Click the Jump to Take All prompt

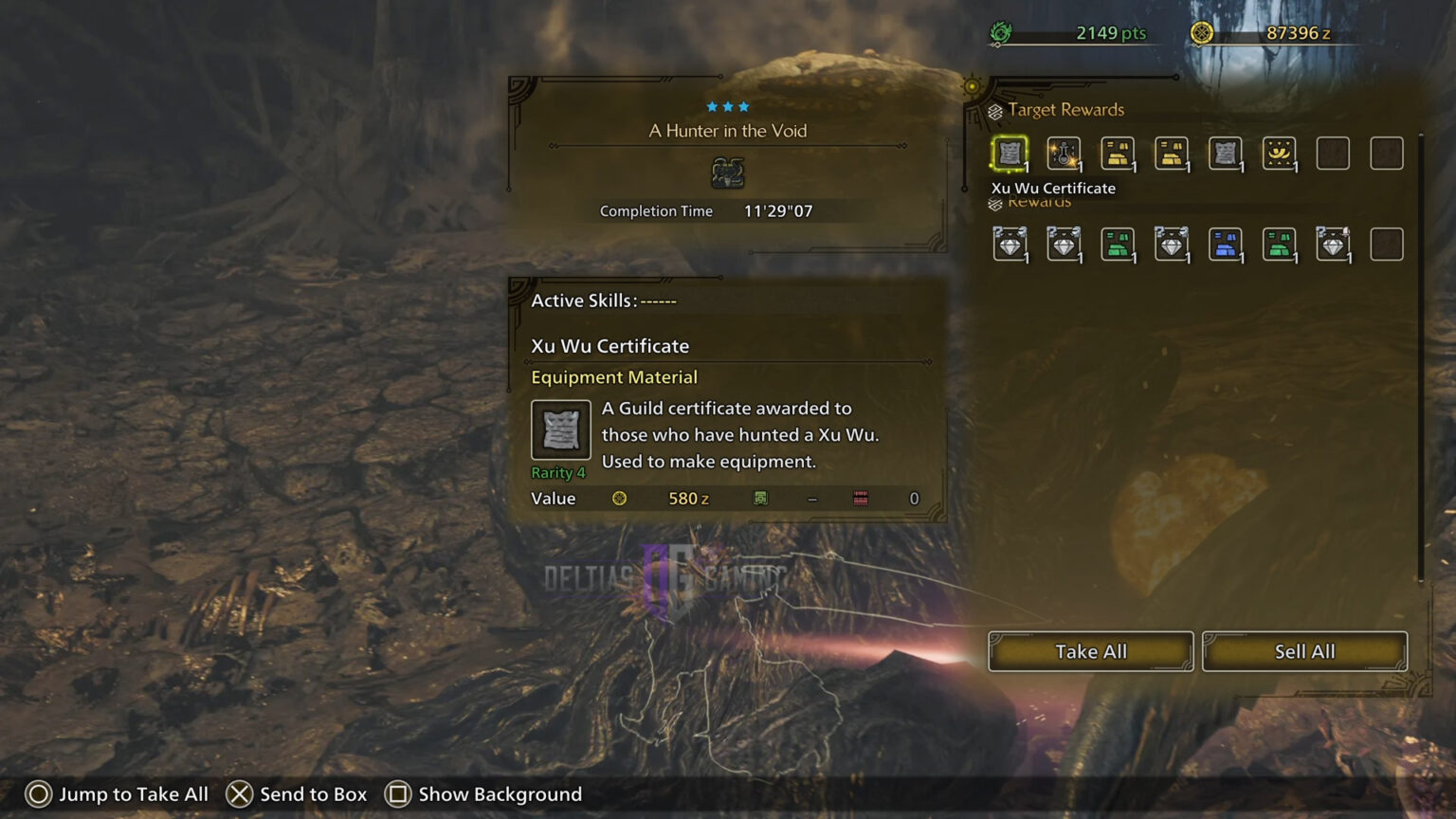(119, 794)
